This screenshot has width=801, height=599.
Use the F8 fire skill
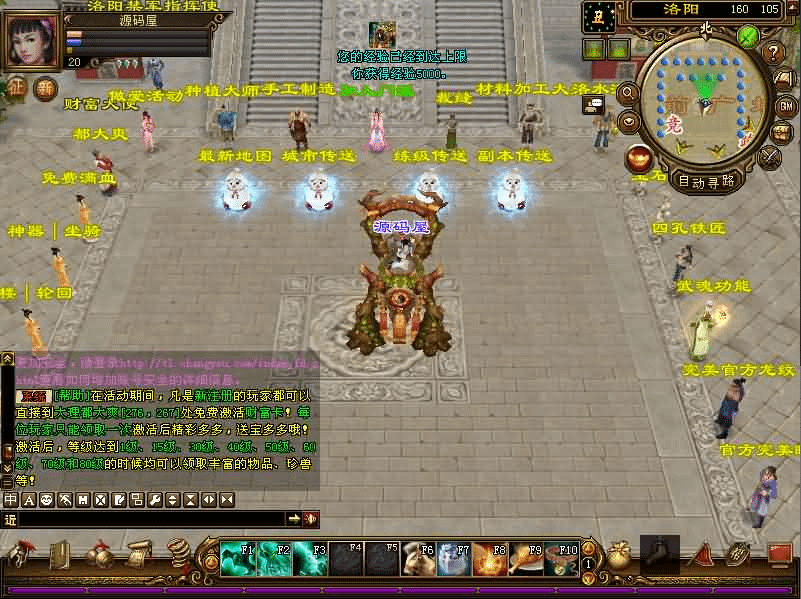[489, 557]
